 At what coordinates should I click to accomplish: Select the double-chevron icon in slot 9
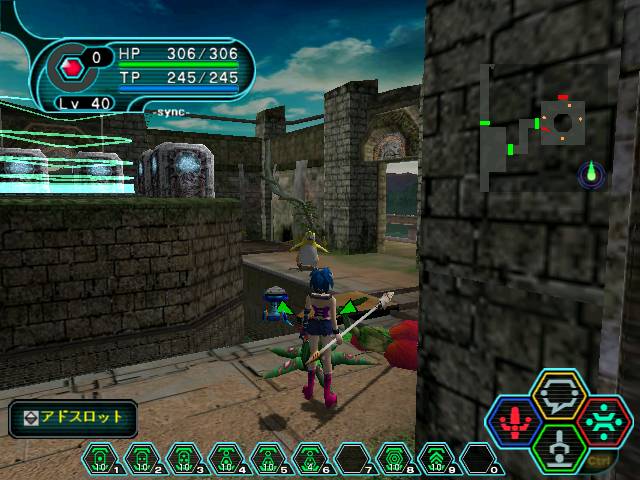[x=436, y=460]
